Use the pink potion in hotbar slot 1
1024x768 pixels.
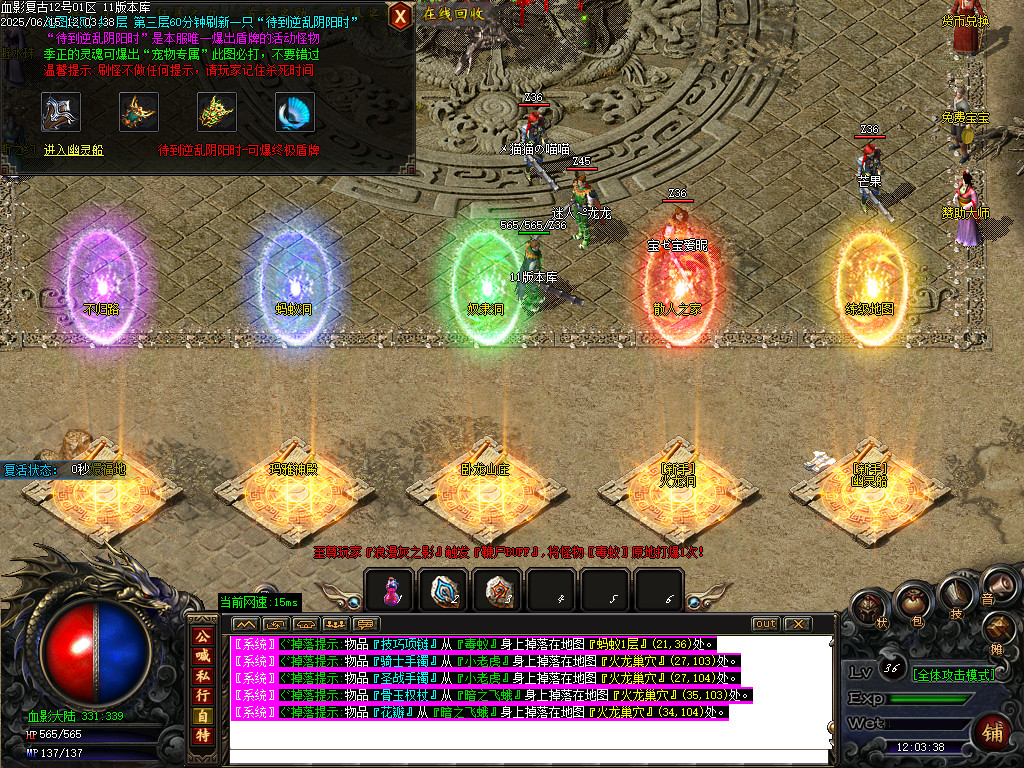(x=391, y=591)
